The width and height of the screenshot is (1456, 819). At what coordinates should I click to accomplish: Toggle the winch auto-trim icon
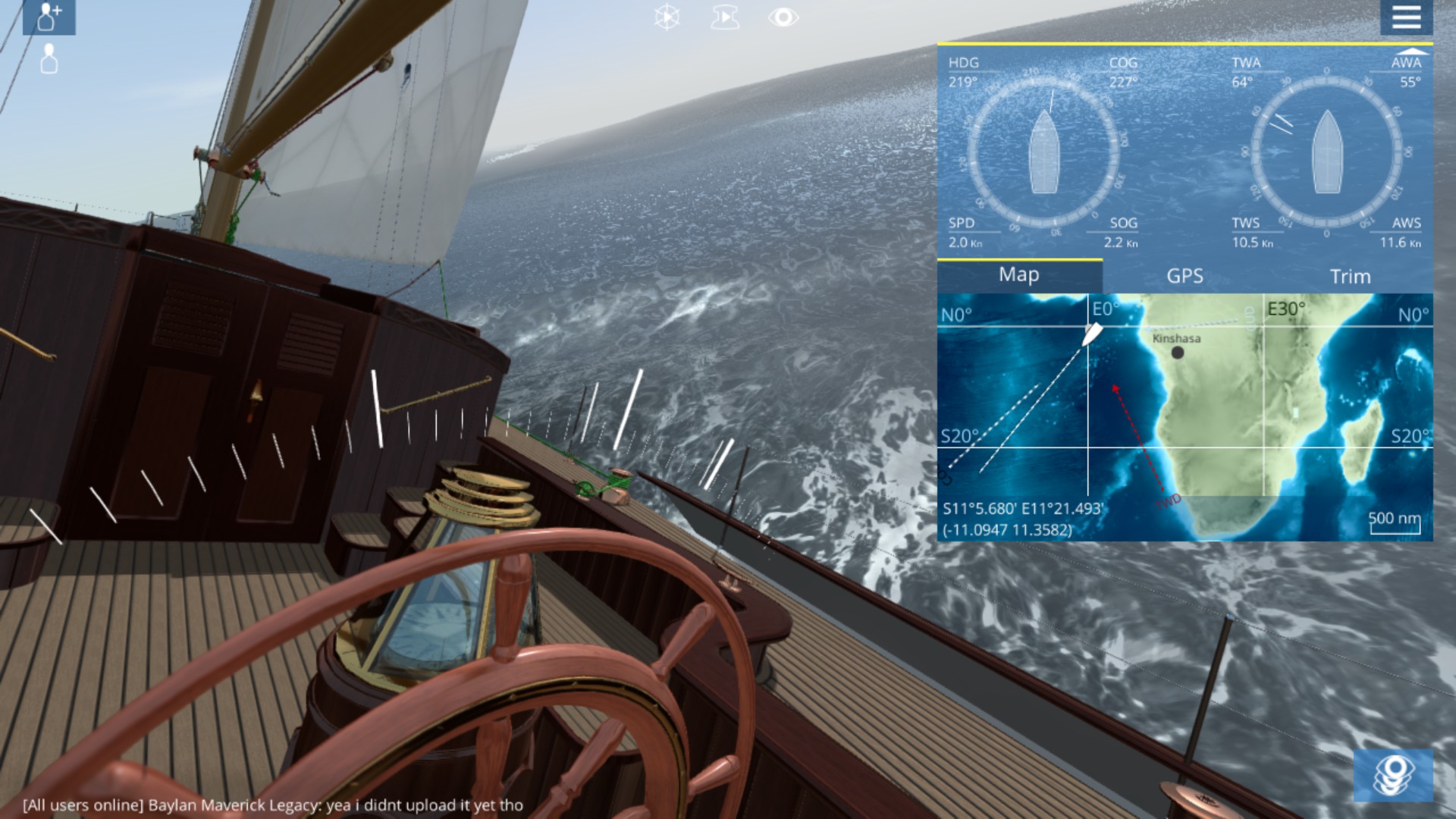tap(724, 17)
